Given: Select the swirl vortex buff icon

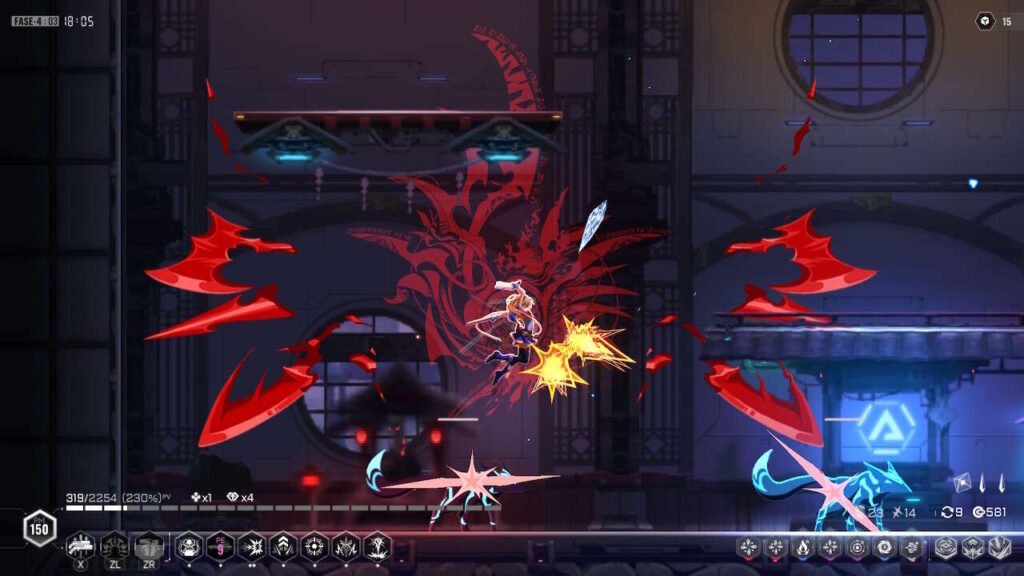Looking at the screenshot, I should tap(884, 547).
